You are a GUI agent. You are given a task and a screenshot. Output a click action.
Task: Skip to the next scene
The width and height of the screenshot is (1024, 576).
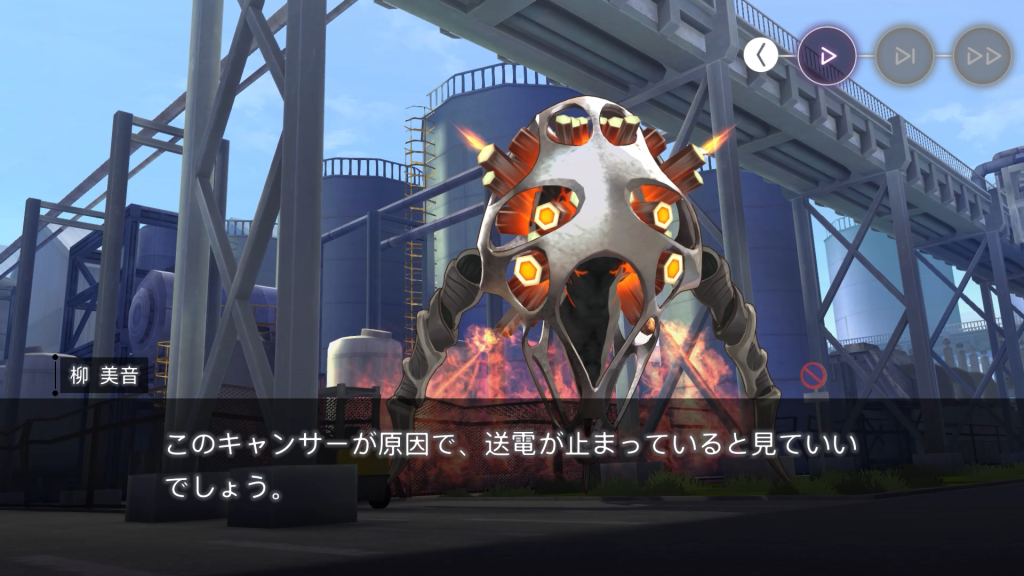click(x=905, y=56)
